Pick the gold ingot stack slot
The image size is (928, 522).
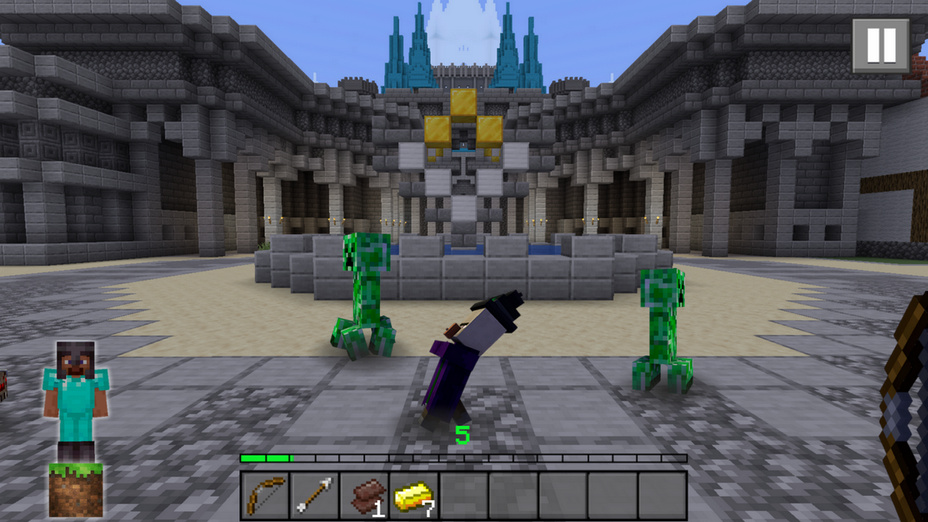point(414,495)
